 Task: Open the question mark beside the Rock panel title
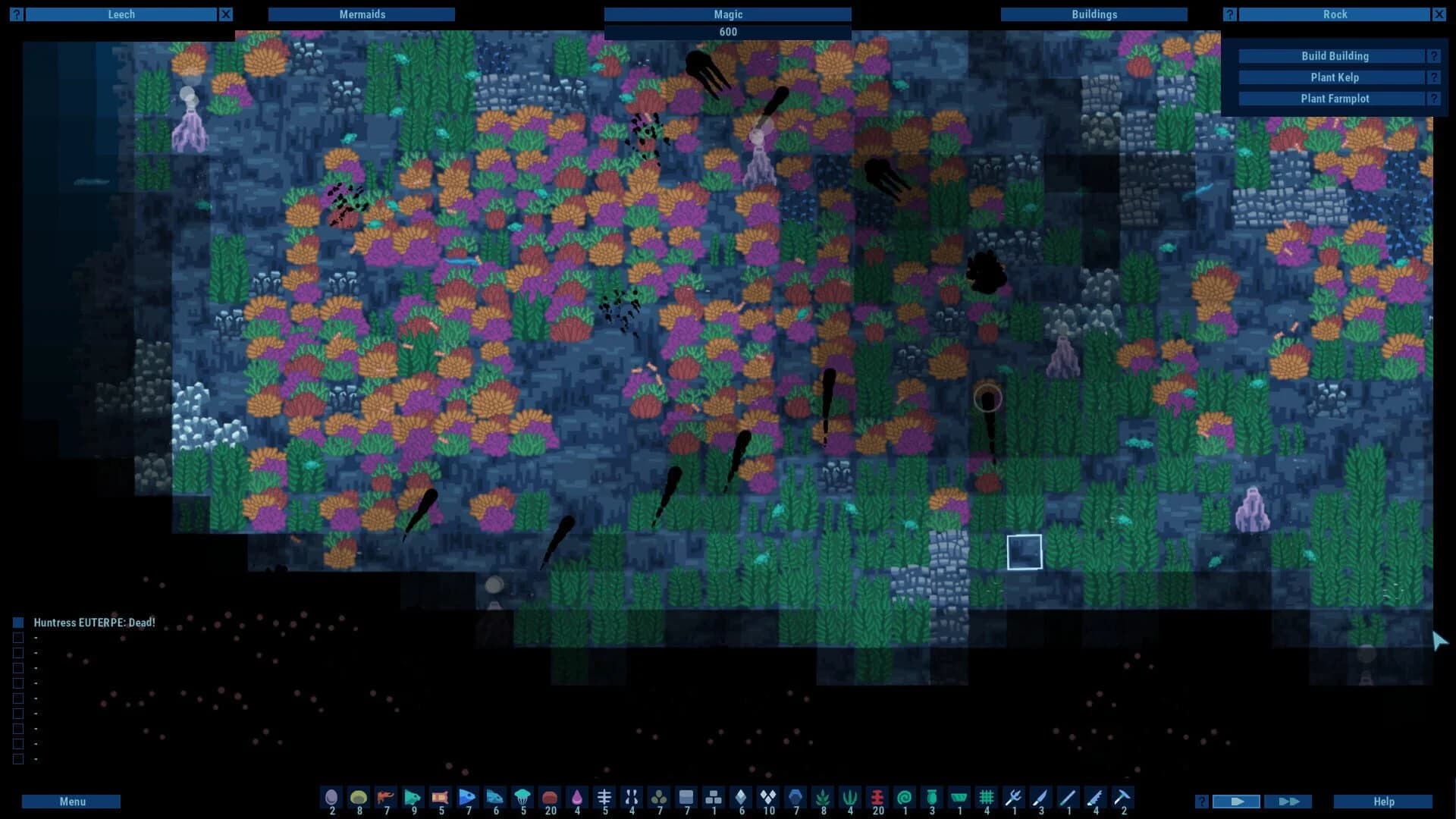click(x=1229, y=14)
